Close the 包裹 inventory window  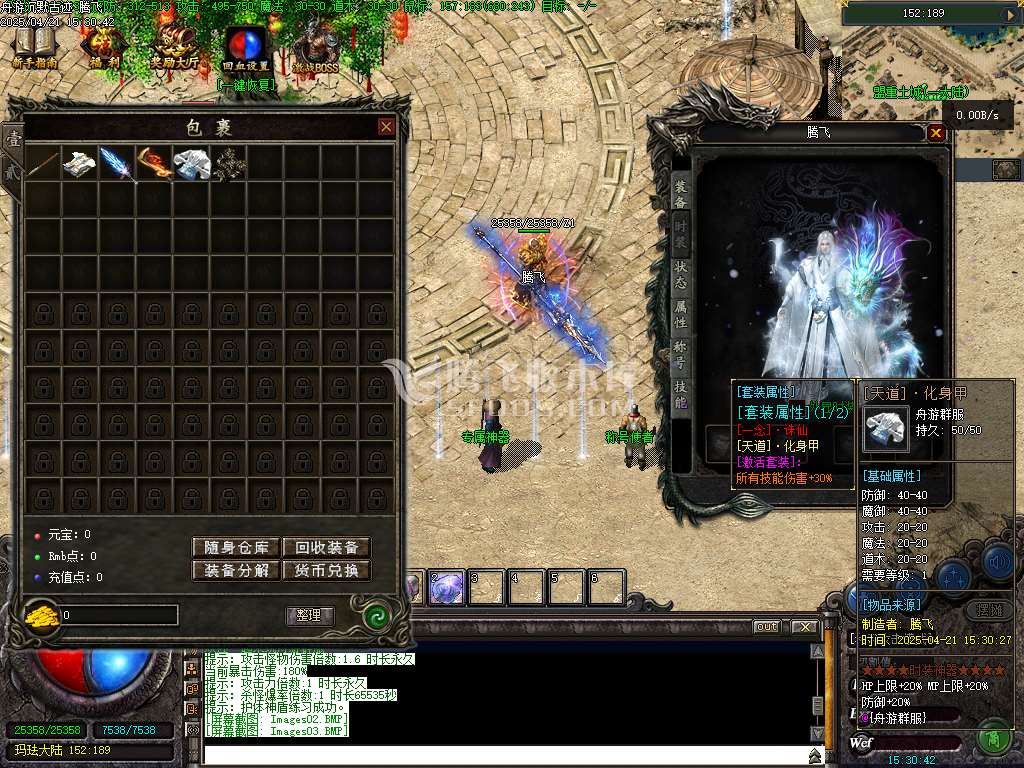pyautogui.click(x=386, y=127)
